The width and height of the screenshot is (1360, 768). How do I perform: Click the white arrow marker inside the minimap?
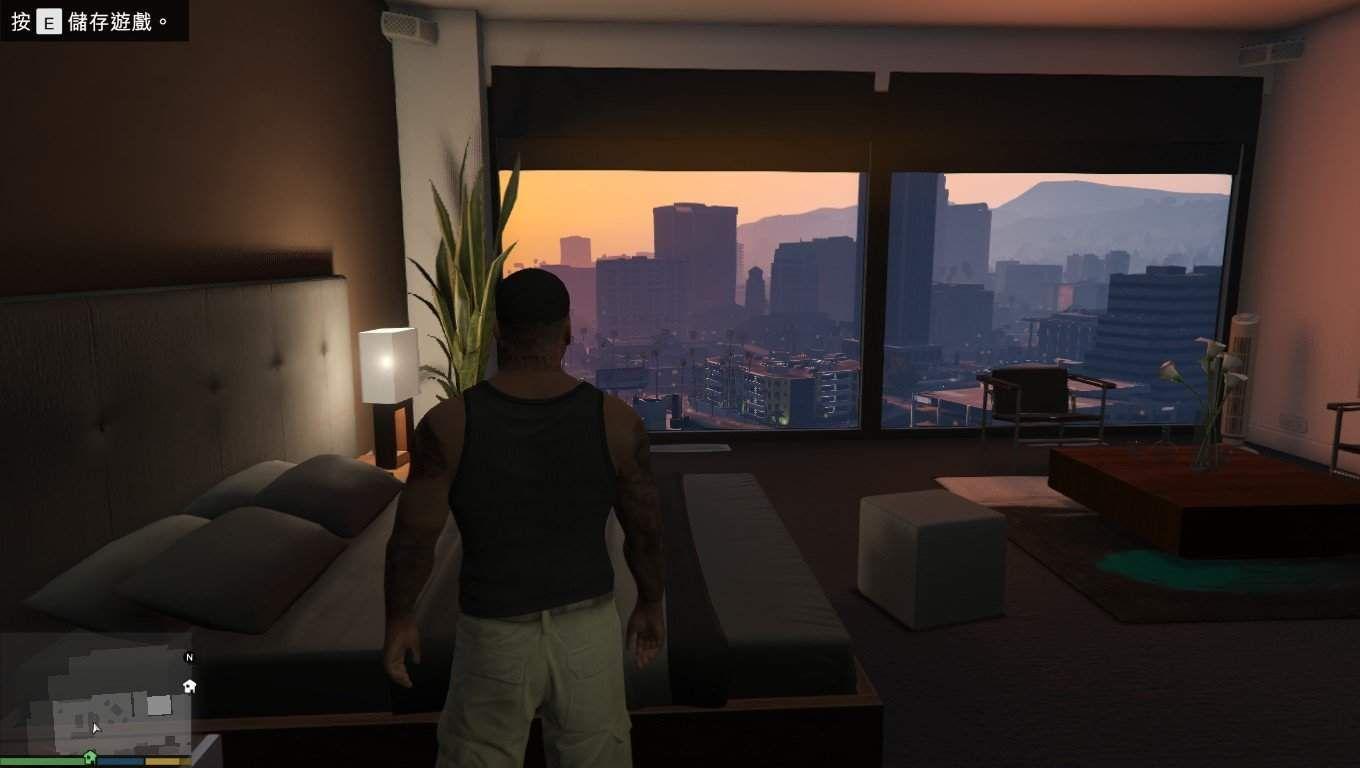tap(95, 728)
